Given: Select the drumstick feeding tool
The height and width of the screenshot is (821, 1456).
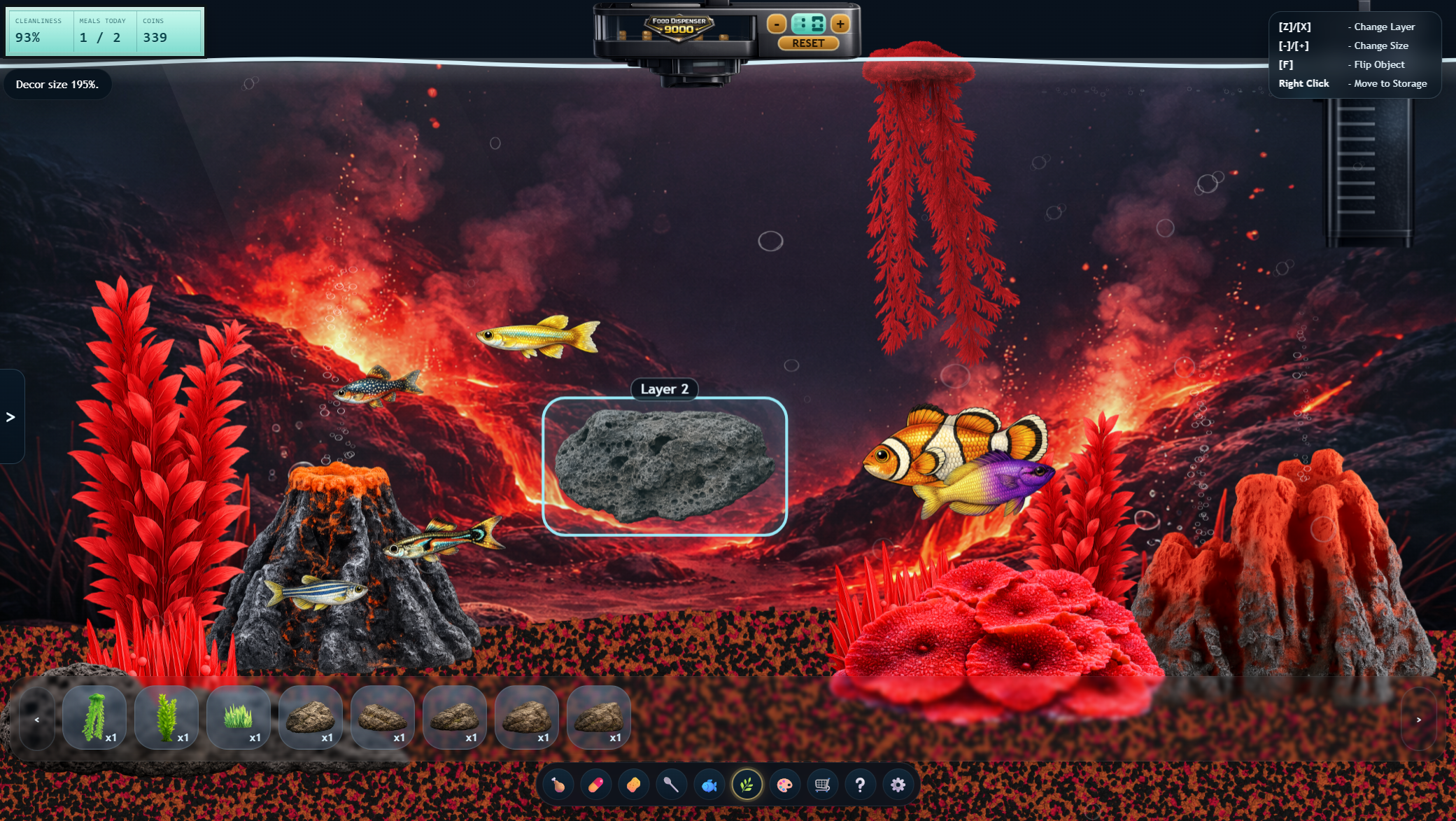Looking at the screenshot, I should tap(558, 785).
